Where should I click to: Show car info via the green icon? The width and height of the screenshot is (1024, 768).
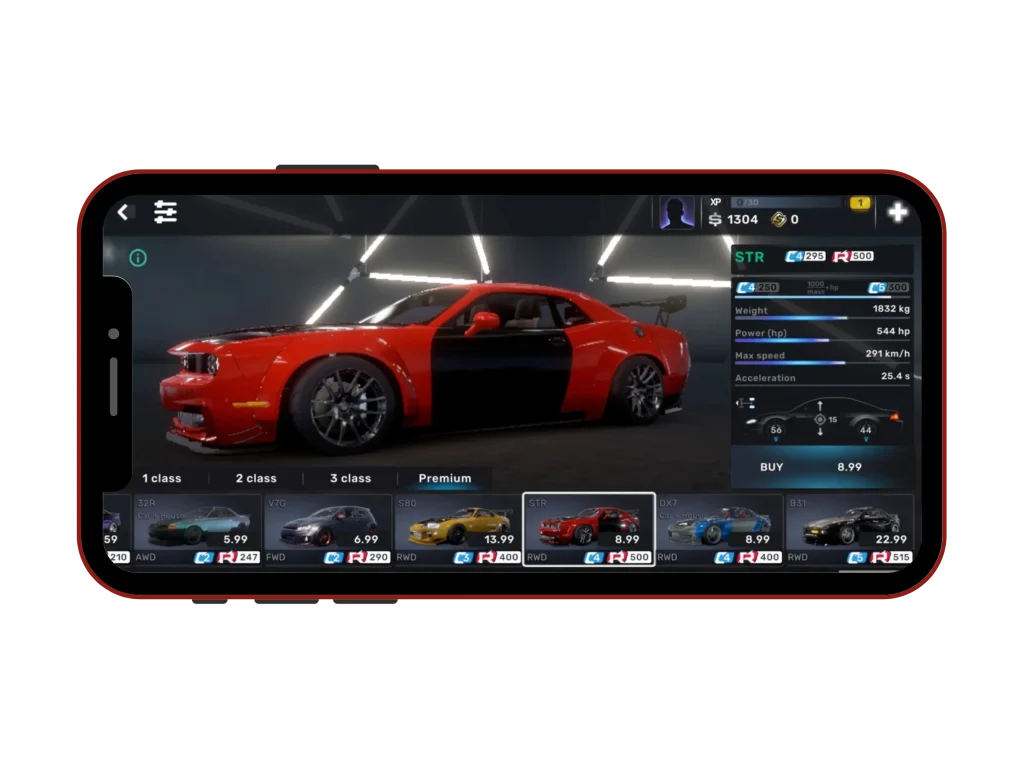click(x=138, y=258)
